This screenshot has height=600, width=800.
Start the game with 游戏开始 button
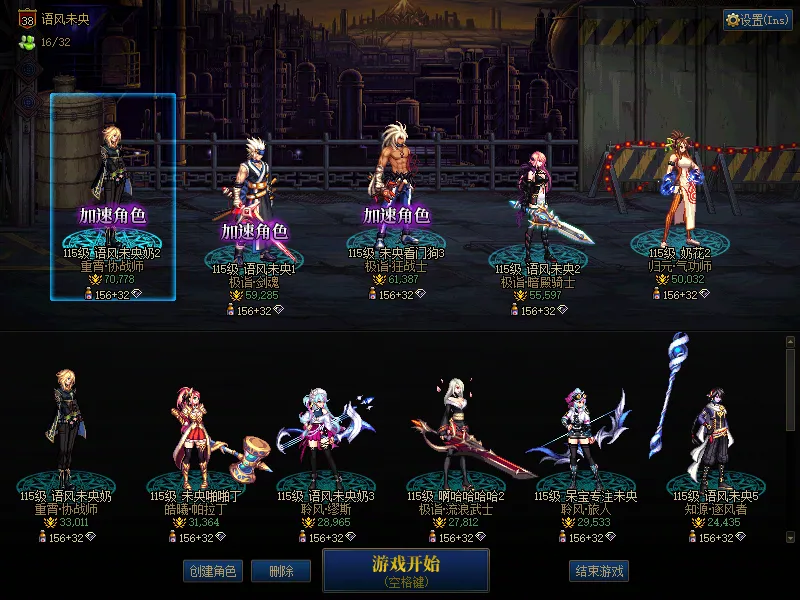405,569
